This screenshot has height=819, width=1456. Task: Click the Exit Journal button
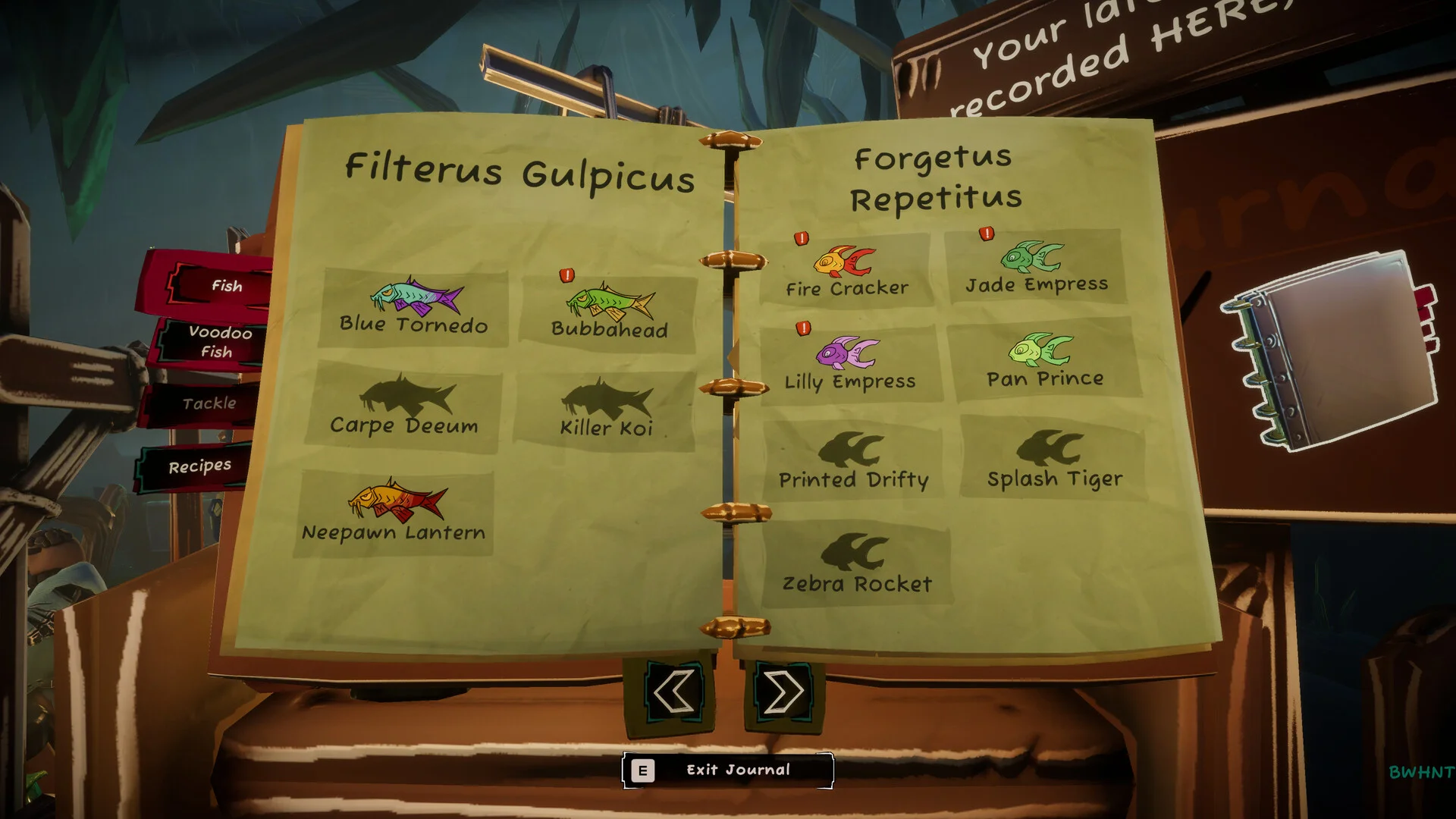728,770
